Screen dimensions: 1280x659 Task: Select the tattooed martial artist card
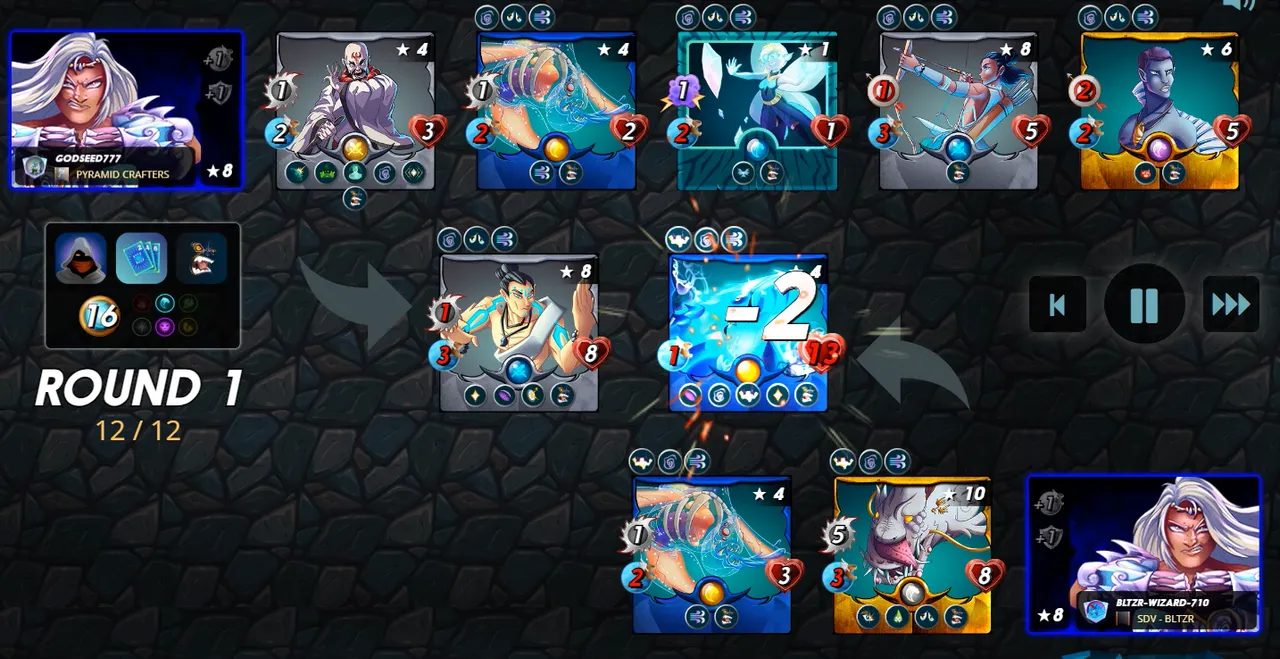(519, 332)
